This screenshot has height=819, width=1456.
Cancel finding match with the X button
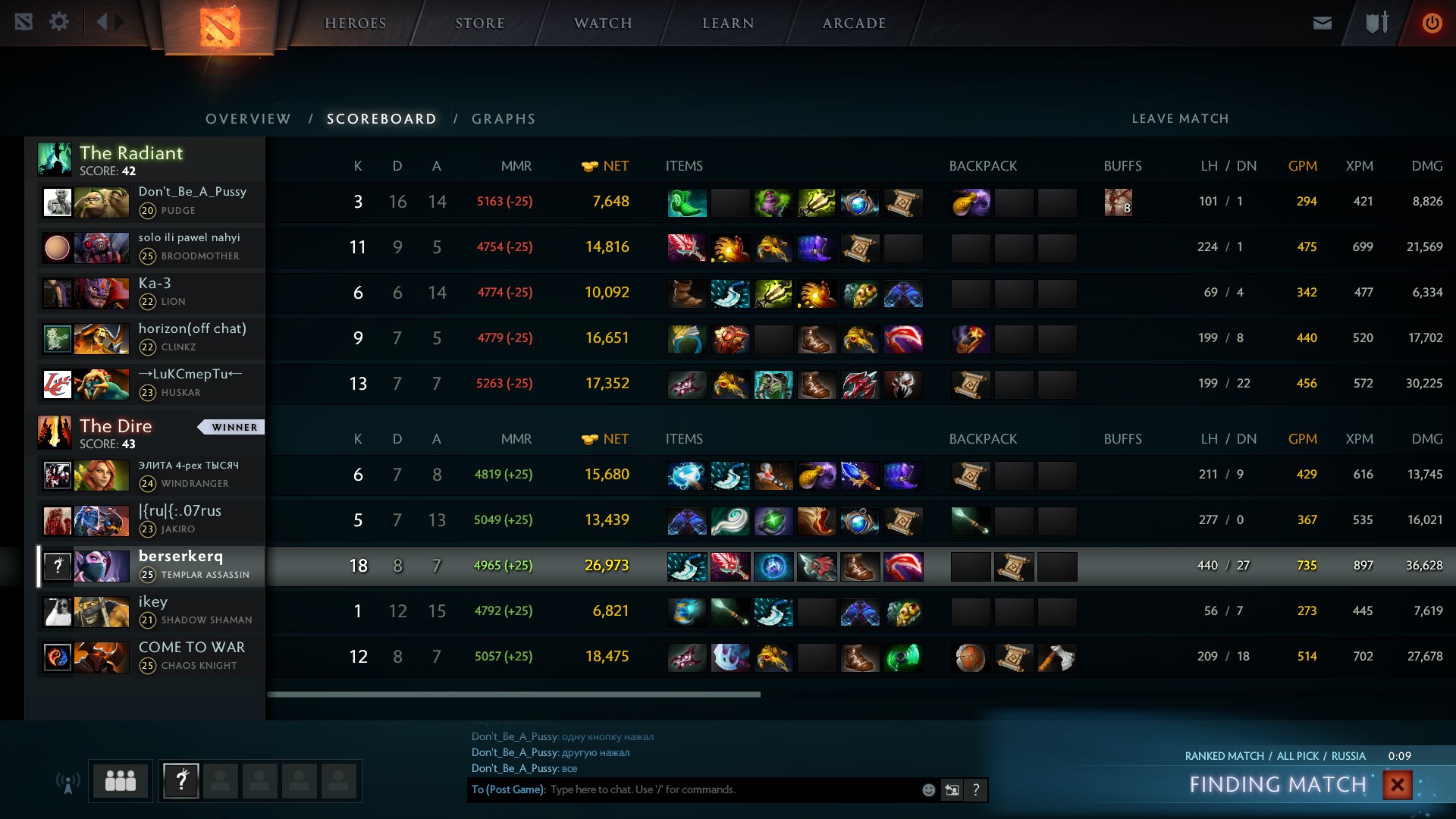1397,784
